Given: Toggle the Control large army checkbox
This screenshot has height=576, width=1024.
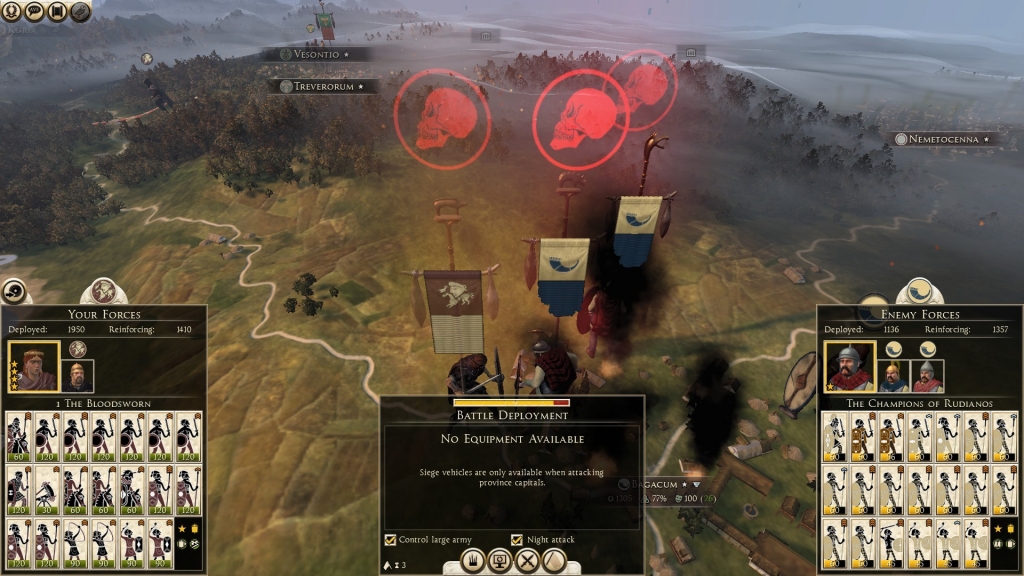Looking at the screenshot, I should tap(390, 540).
